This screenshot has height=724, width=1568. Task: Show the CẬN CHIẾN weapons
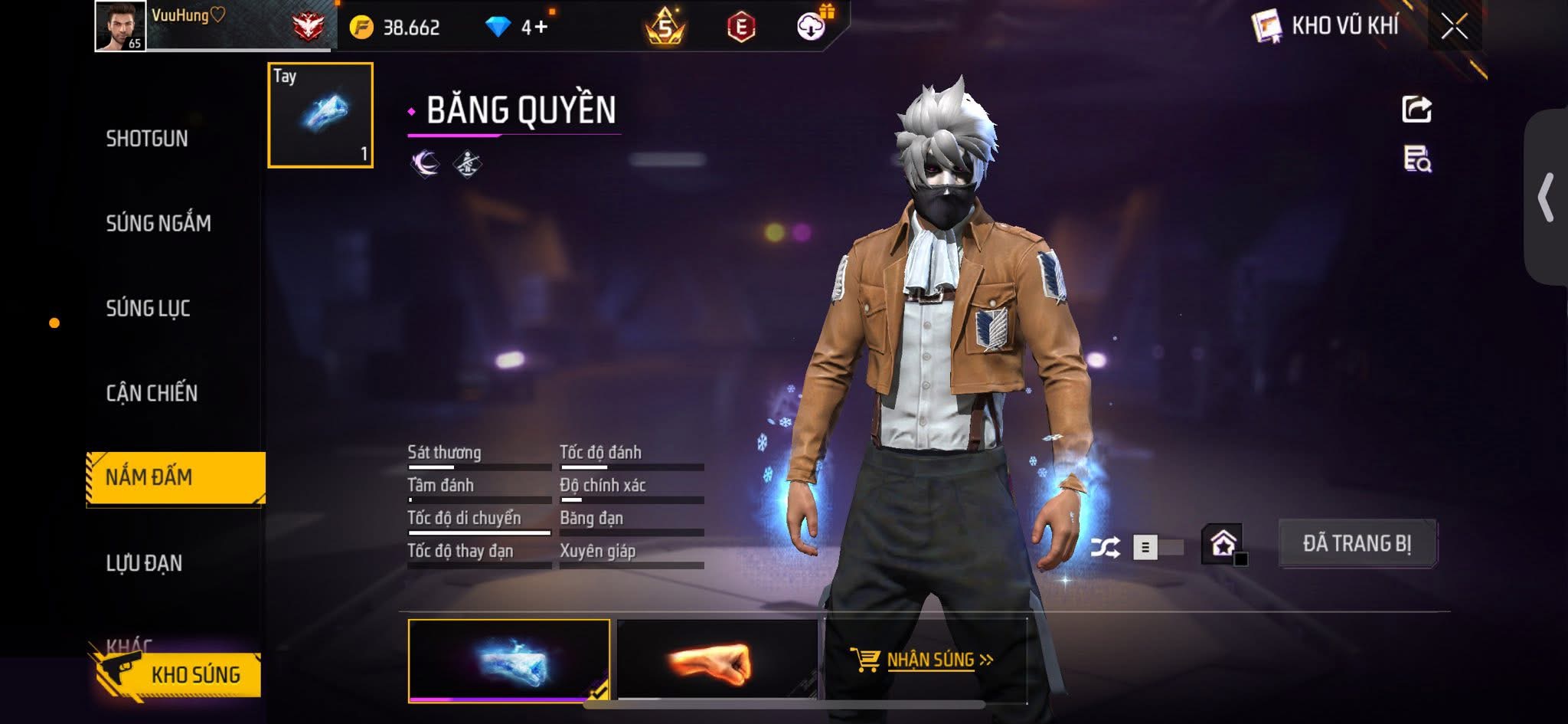tap(152, 393)
